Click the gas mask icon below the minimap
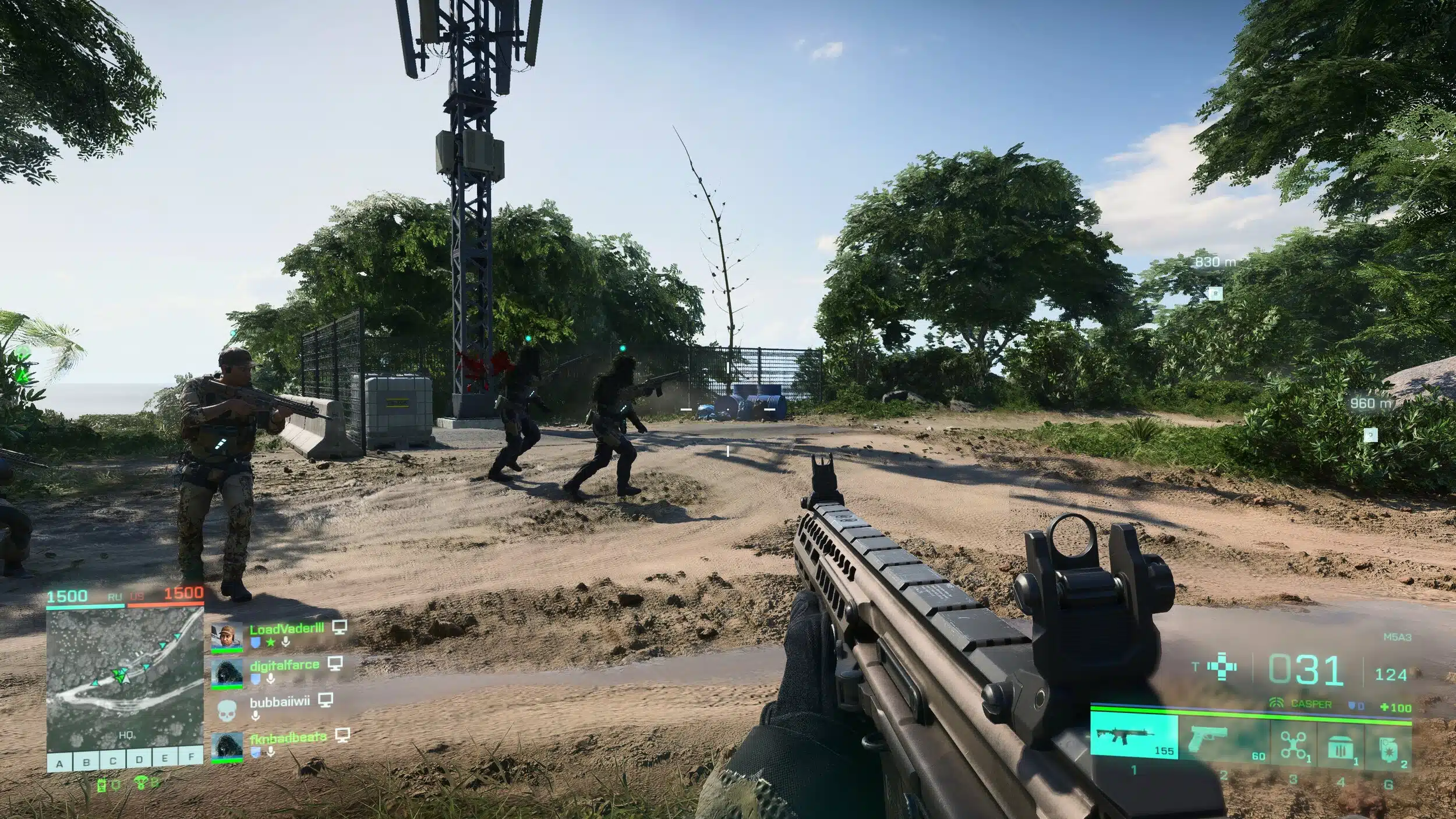This screenshot has width=1456, height=819. [x=103, y=786]
